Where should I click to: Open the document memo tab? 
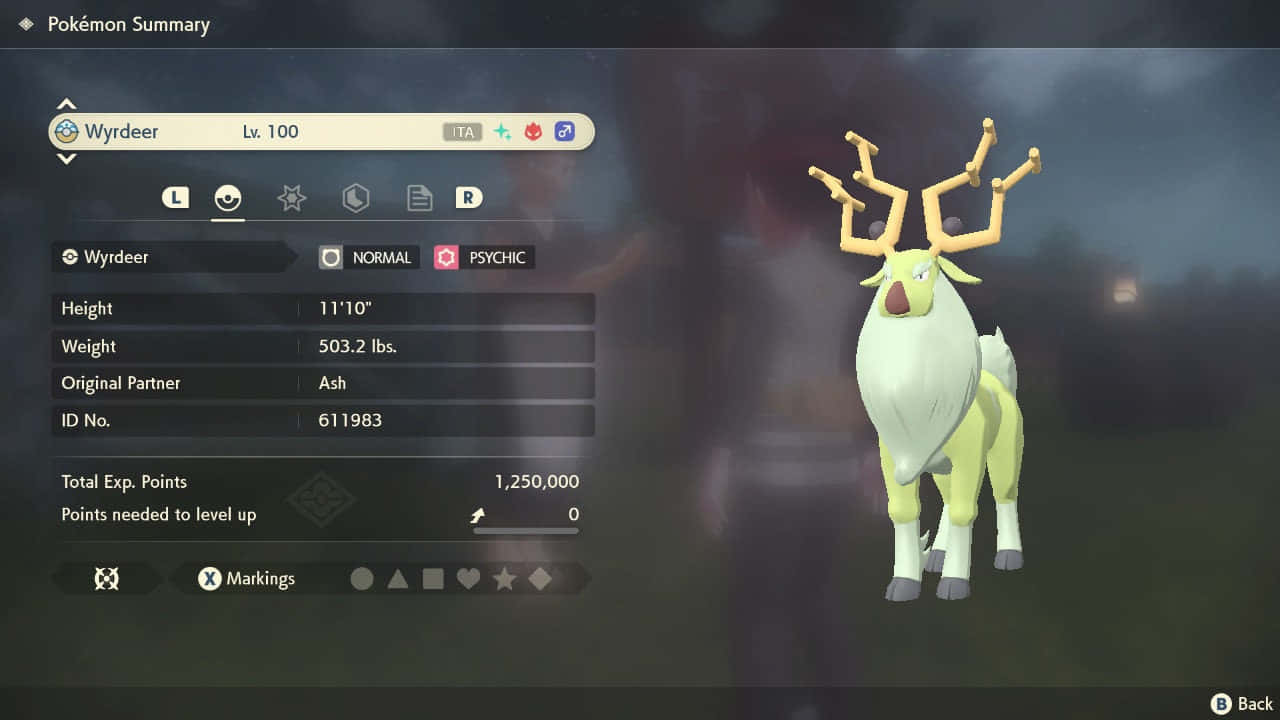pos(419,197)
